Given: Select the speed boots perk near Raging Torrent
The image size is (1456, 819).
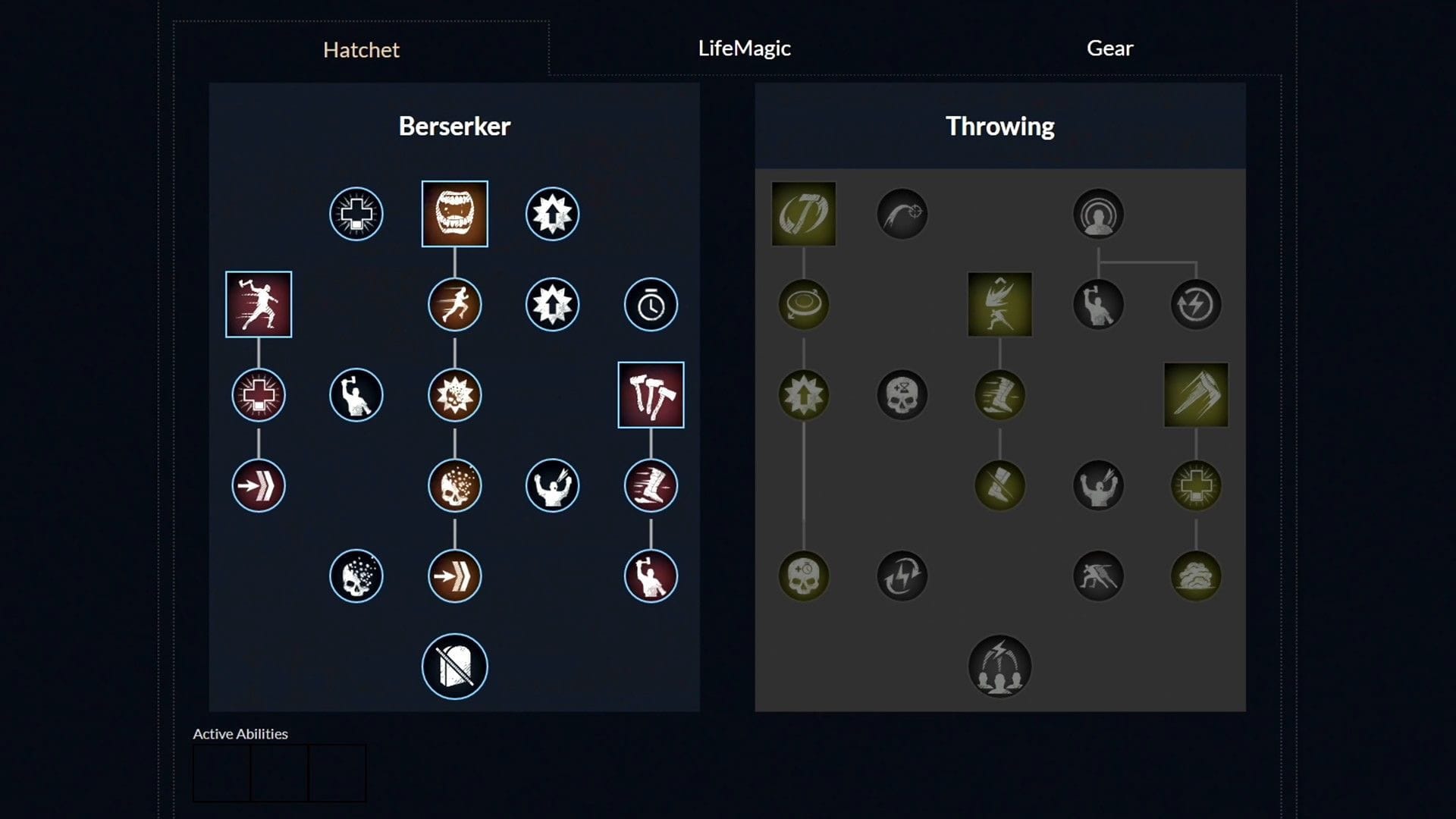Looking at the screenshot, I should [x=651, y=485].
